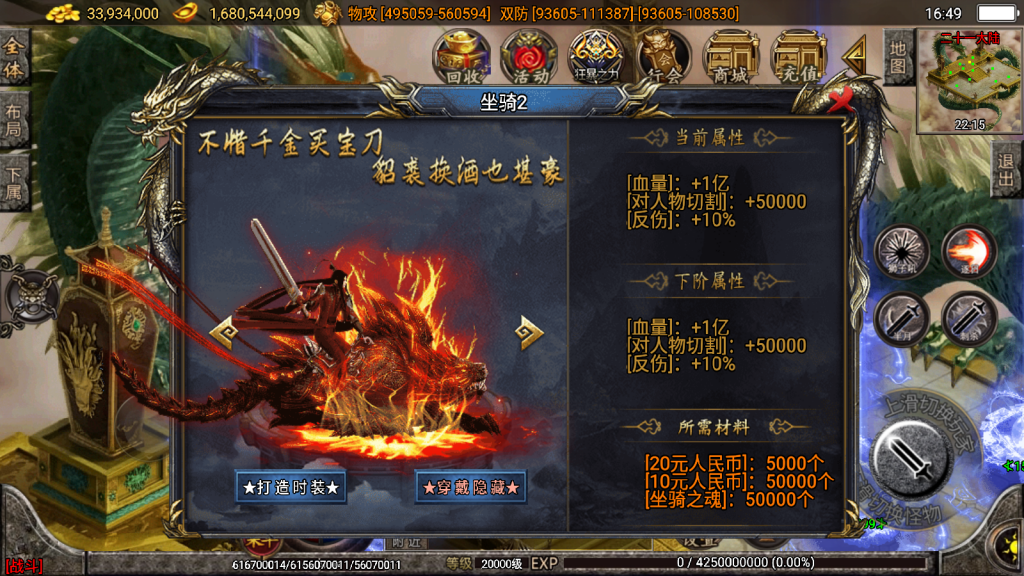
Task: Click the 穿戴隐藏 wear/hide button
Action: pos(471,488)
